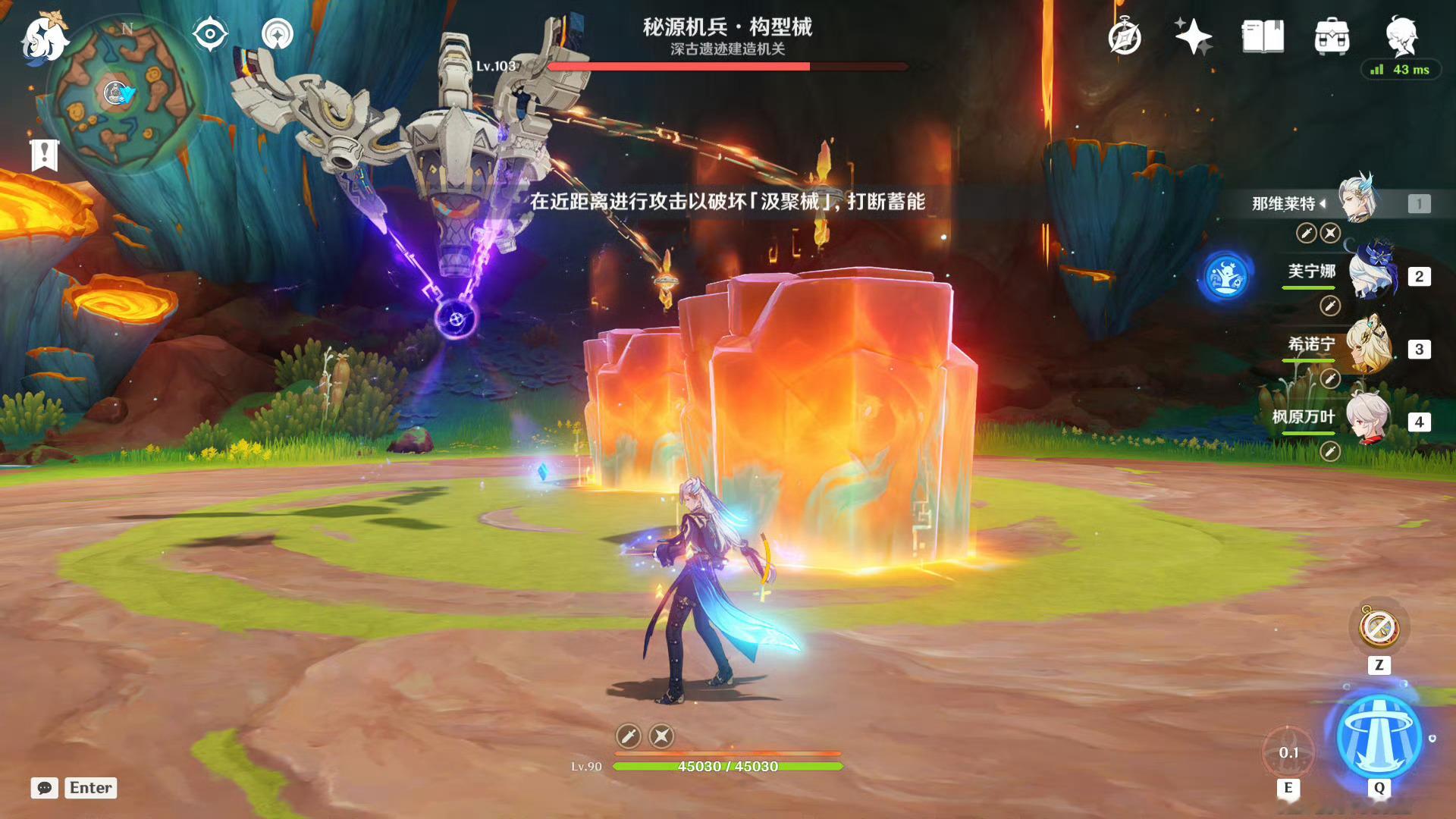Click the blue Furina summon icon

click(1226, 276)
